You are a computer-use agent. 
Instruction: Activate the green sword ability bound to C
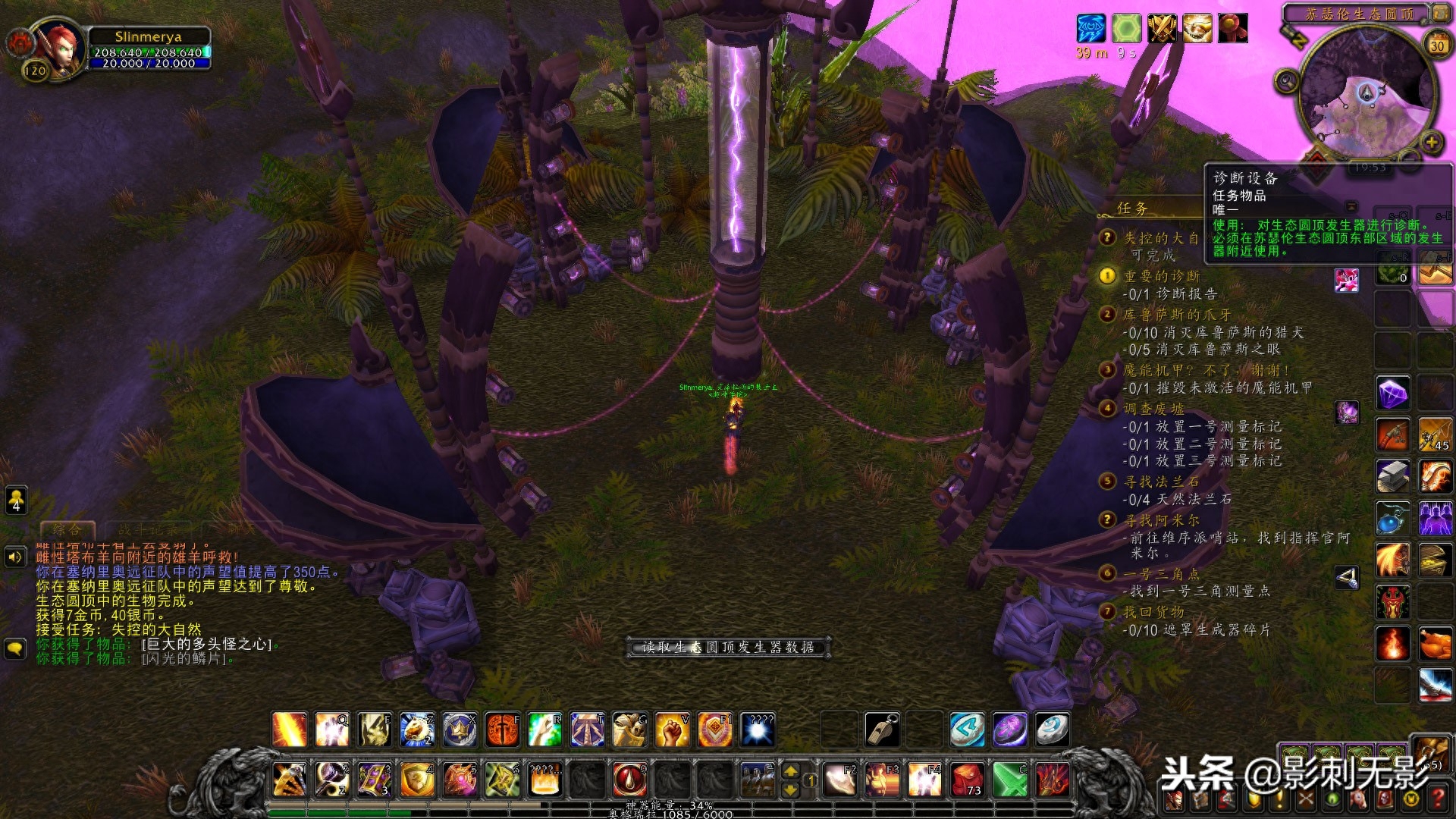click(1010, 780)
